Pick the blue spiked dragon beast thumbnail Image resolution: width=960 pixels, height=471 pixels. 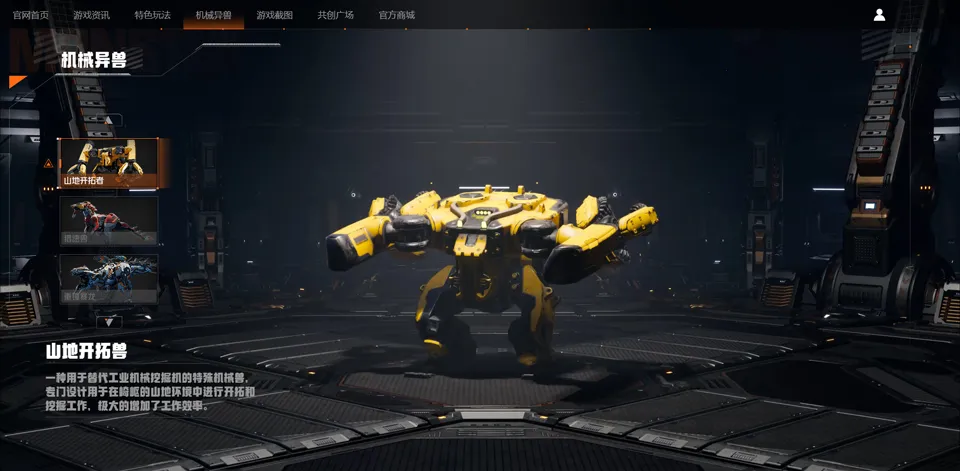tap(109, 278)
